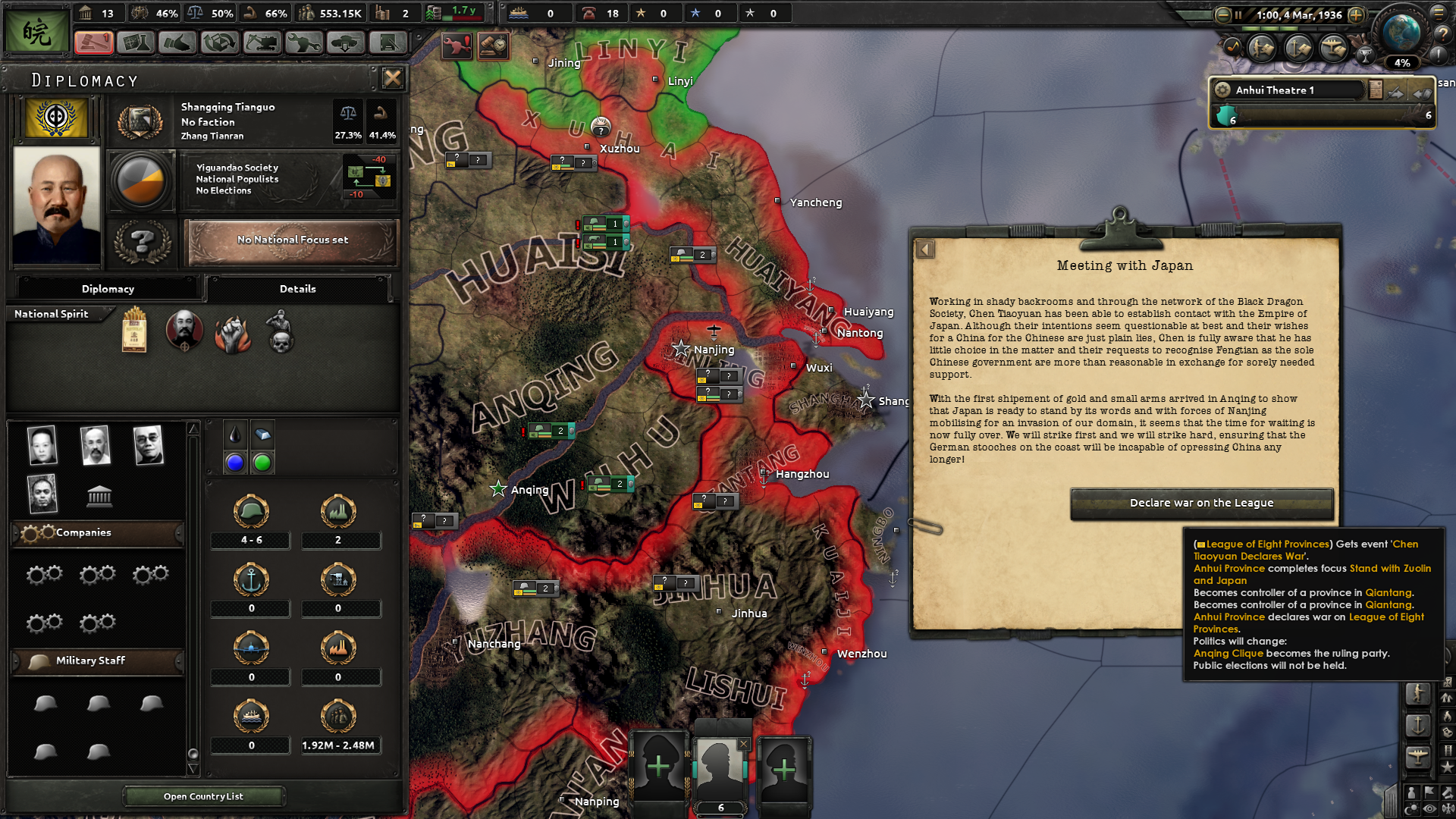View the cigarette pack national spirit
The image size is (1456, 819).
(x=134, y=331)
